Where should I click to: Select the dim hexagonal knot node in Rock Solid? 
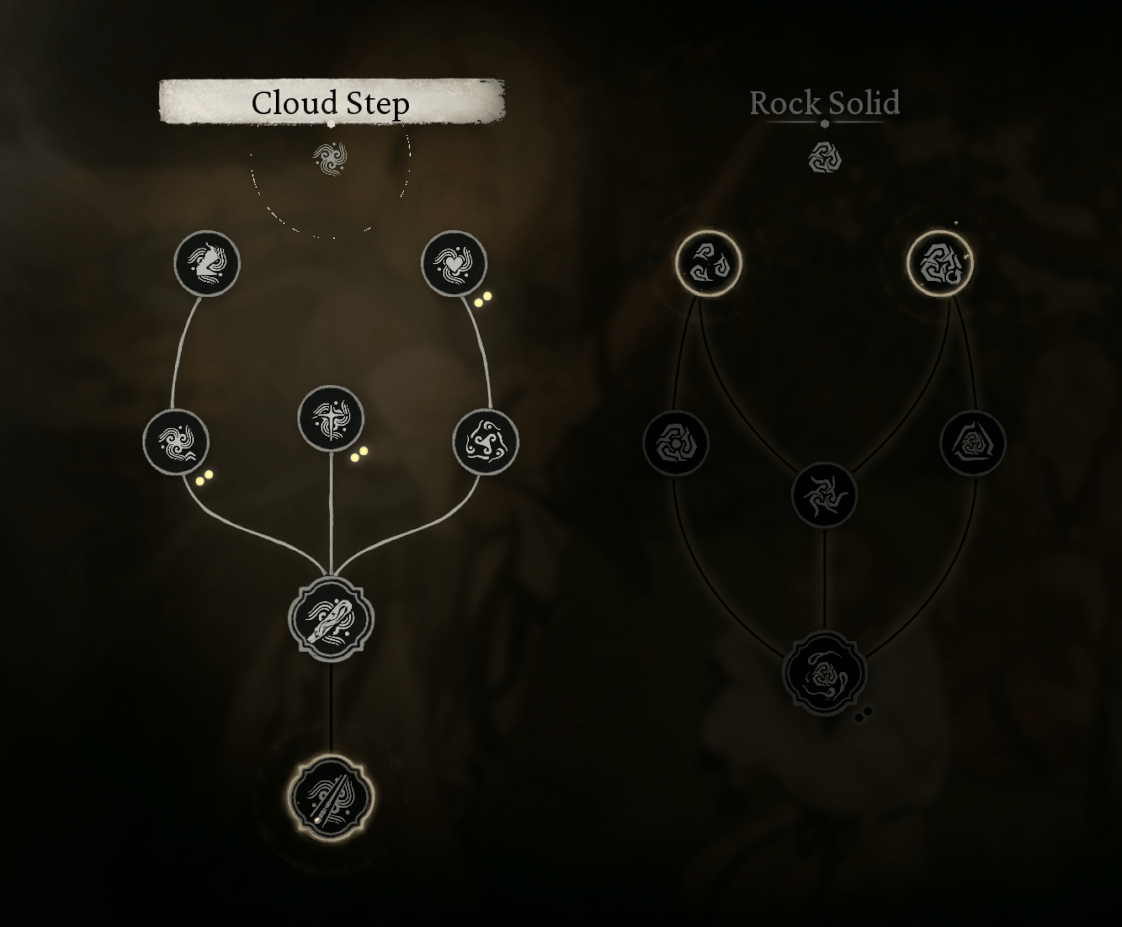click(676, 443)
